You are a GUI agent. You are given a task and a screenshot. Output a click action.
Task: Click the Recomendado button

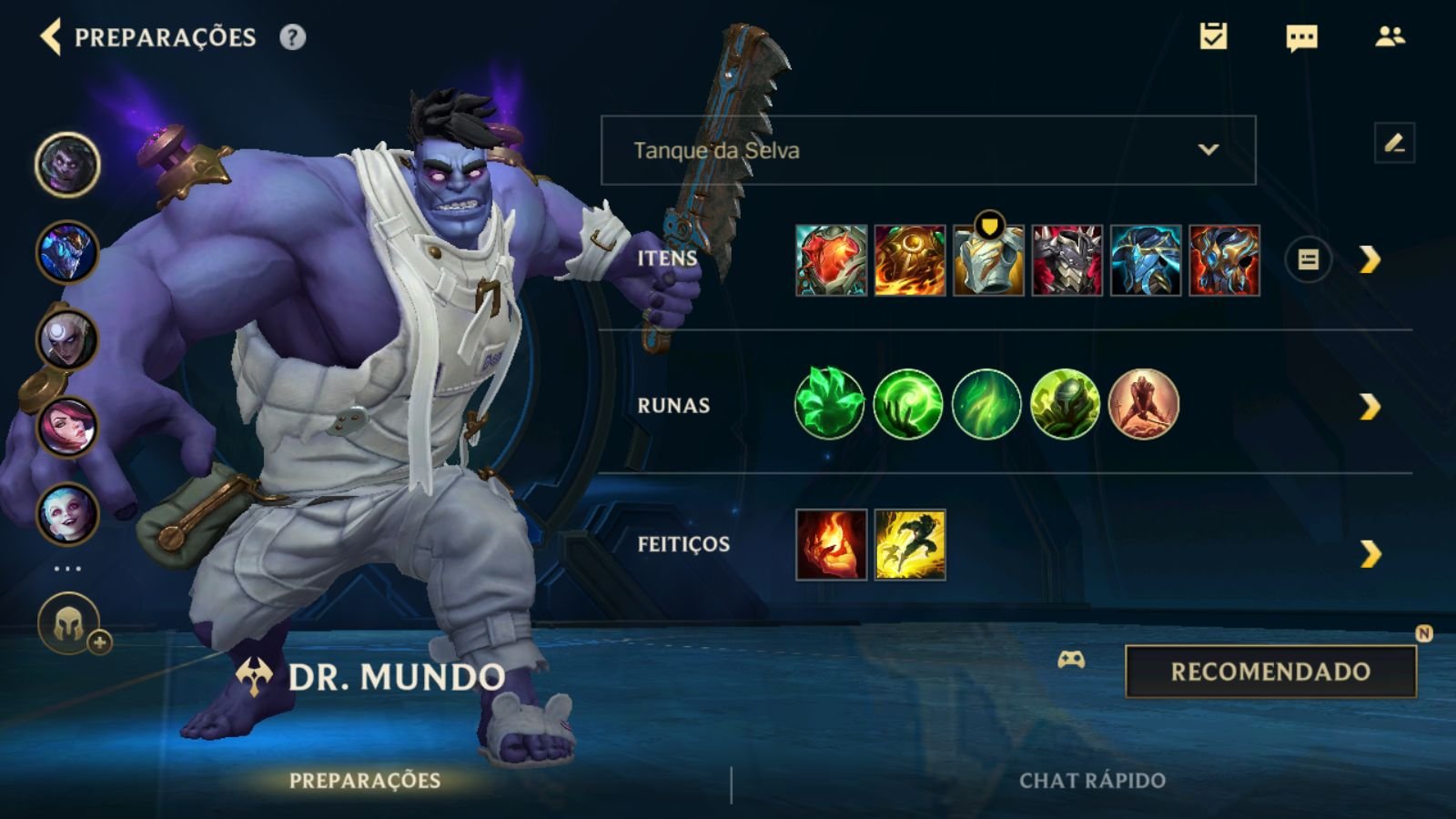click(1270, 672)
